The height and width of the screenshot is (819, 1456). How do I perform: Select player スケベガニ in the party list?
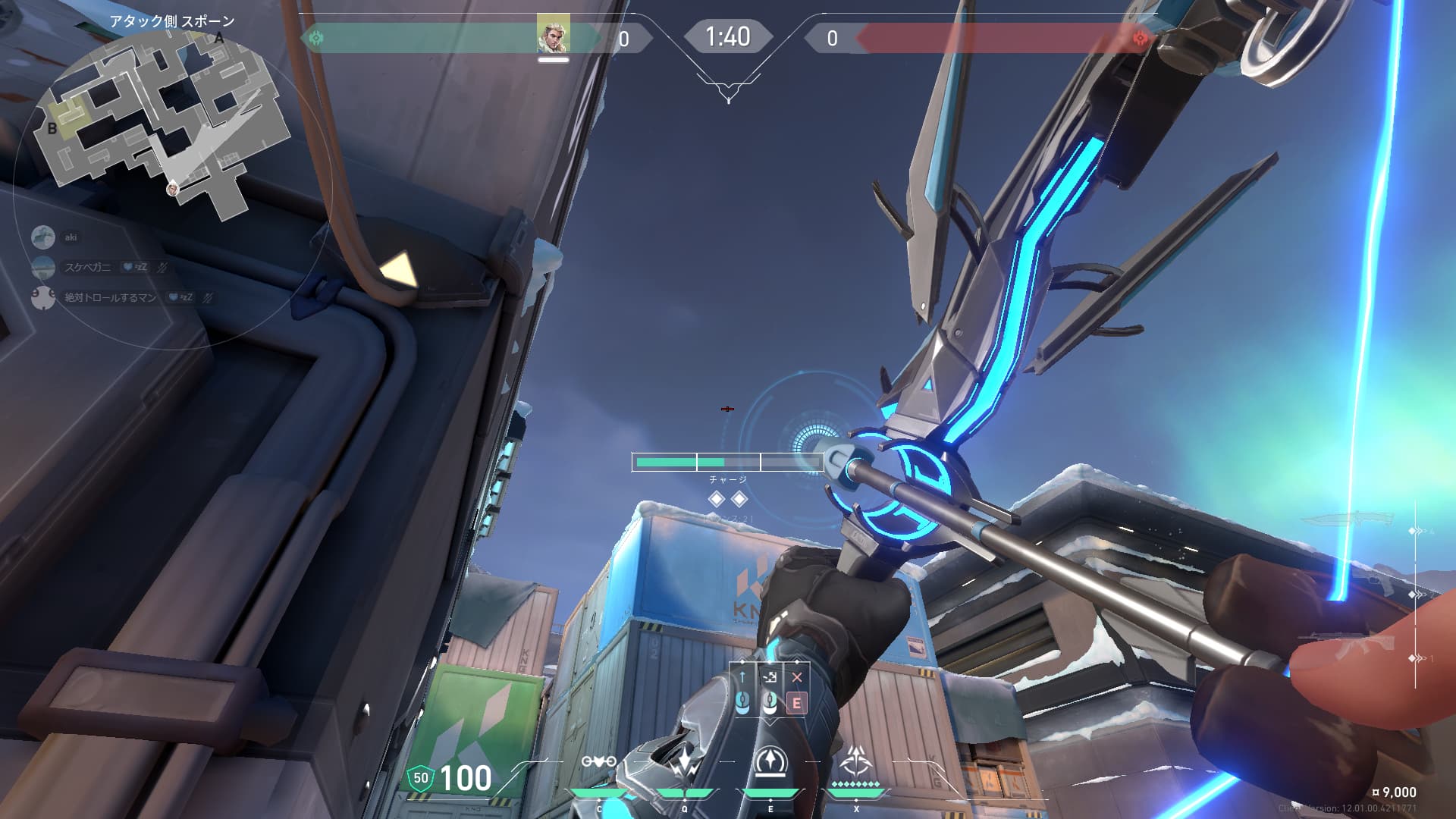pyautogui.click(x=87, y=267)
